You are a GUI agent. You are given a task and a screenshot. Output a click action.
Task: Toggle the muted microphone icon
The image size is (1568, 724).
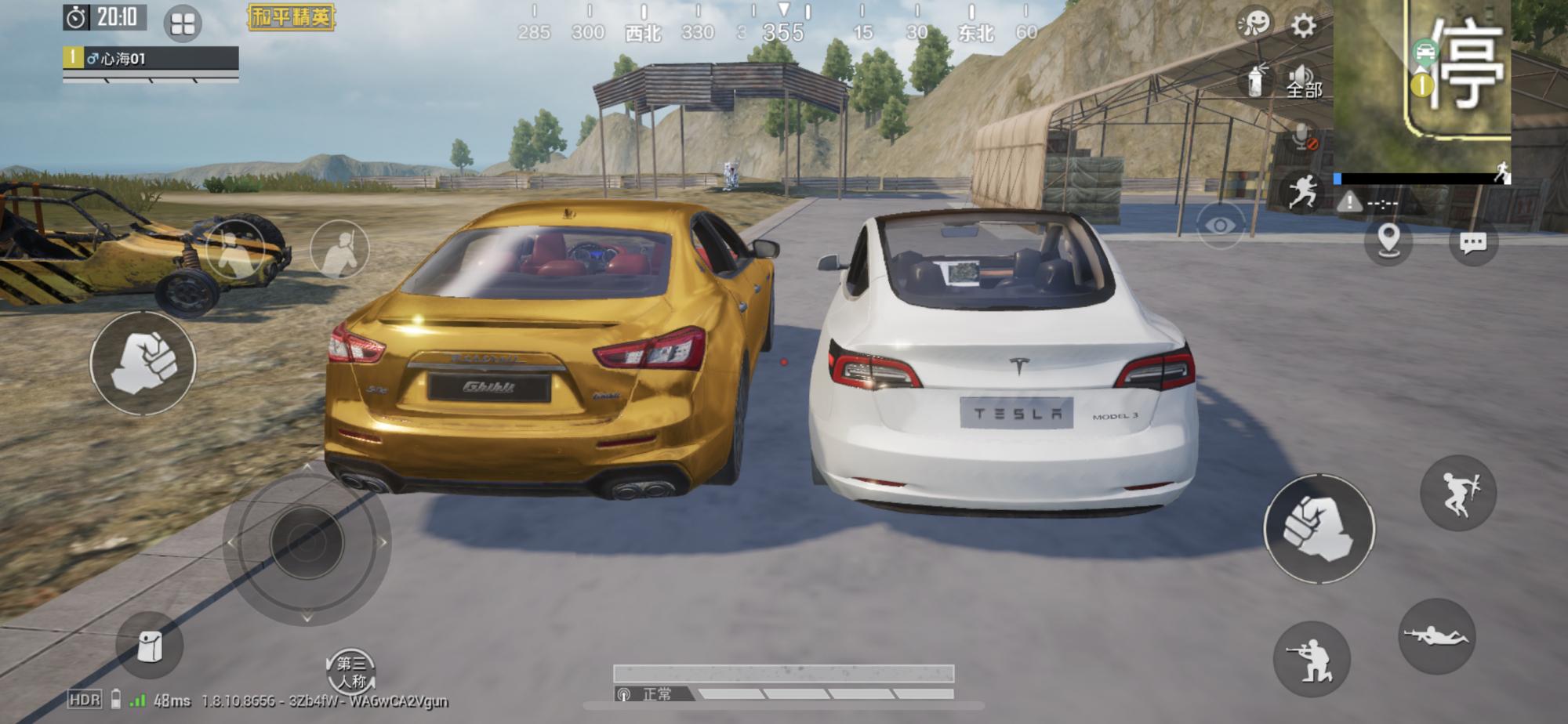1303,138
